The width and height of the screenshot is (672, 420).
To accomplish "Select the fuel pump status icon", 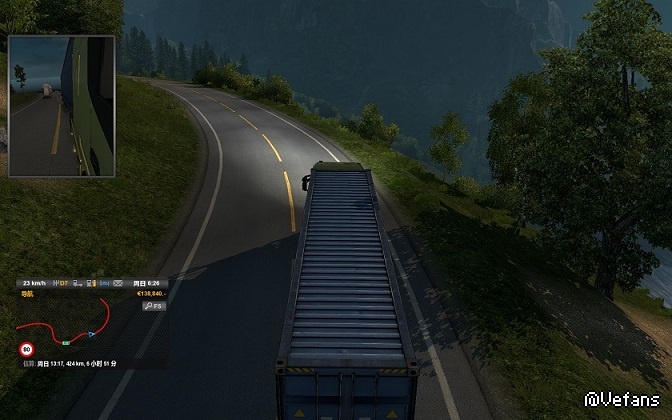I will click(x=91, y=283).
